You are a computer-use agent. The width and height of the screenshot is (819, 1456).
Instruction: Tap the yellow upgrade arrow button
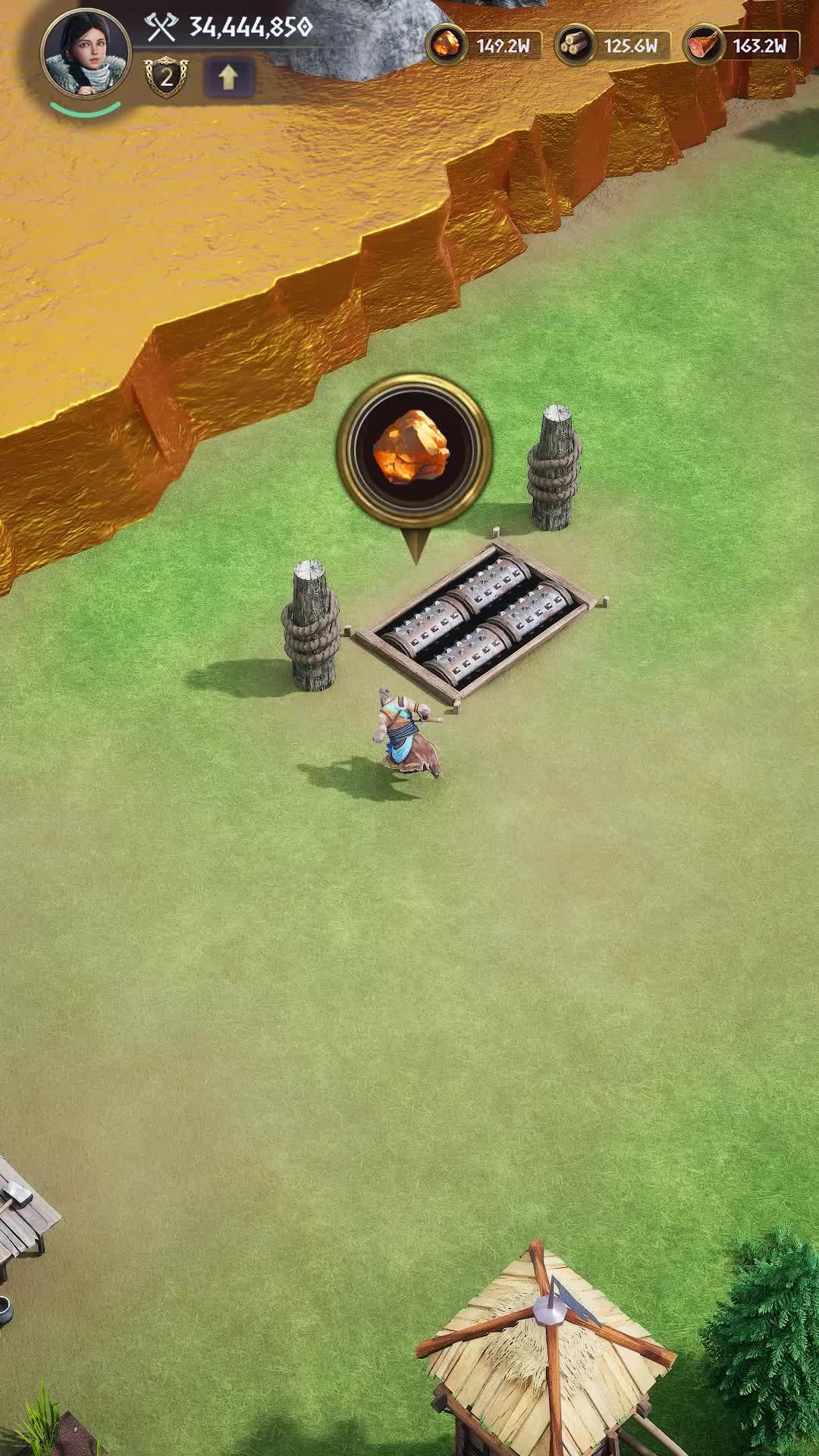[228, 77]
